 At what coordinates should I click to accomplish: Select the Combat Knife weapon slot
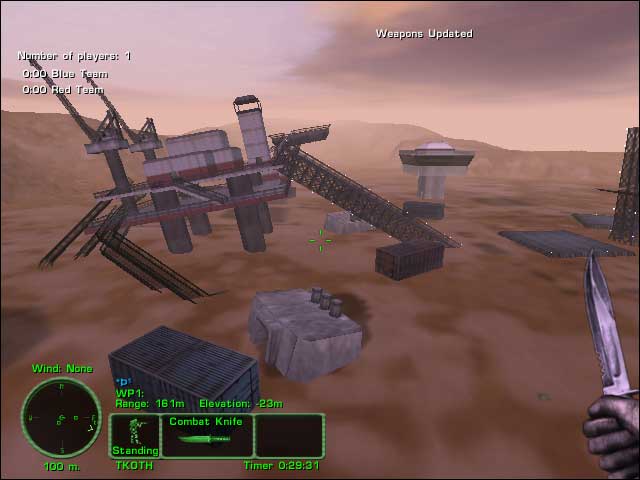[207, 435]
